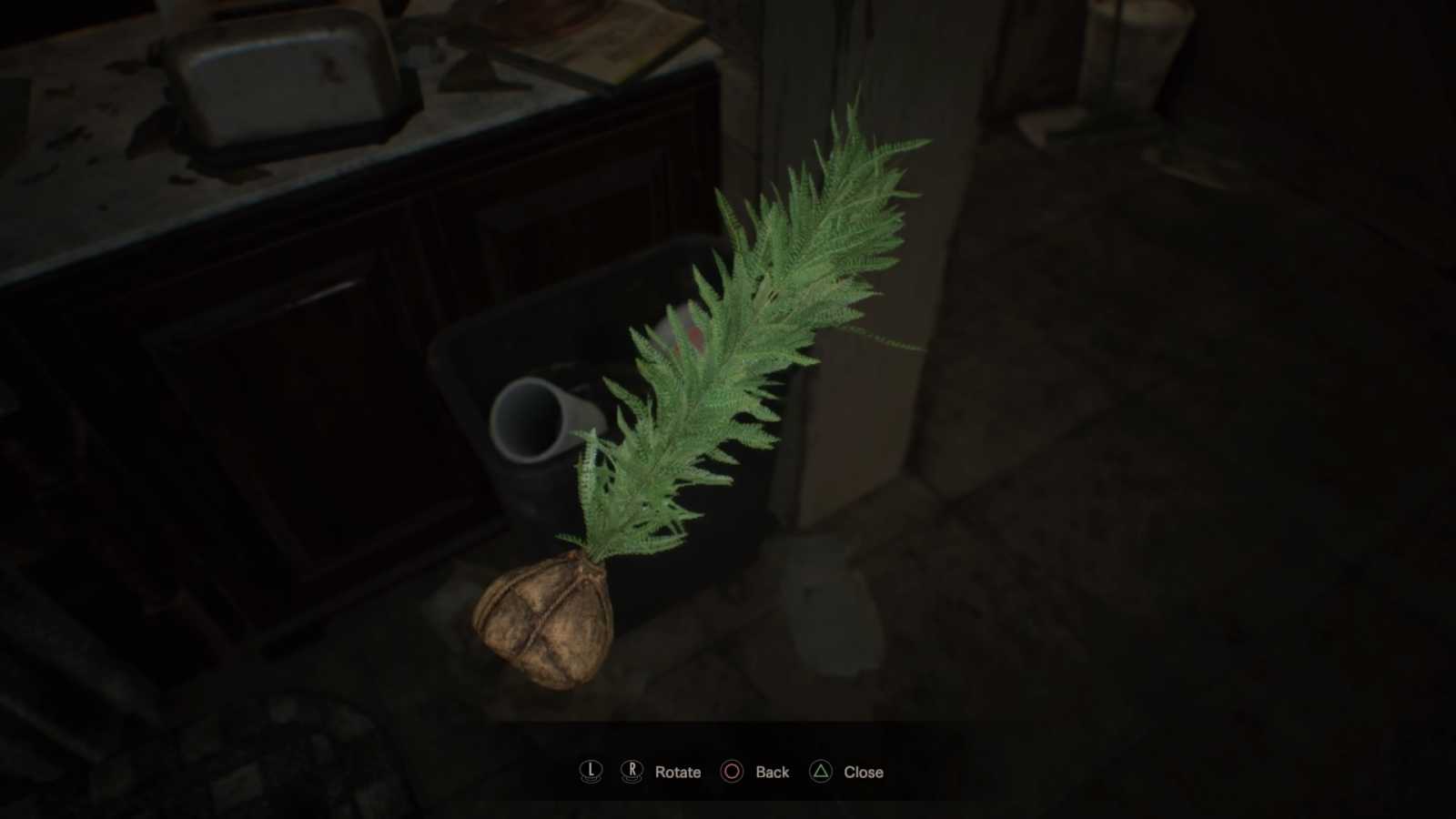Screen dimensions: 1456x819
Task: Click the R stick rotate icon
Action: 632,771
